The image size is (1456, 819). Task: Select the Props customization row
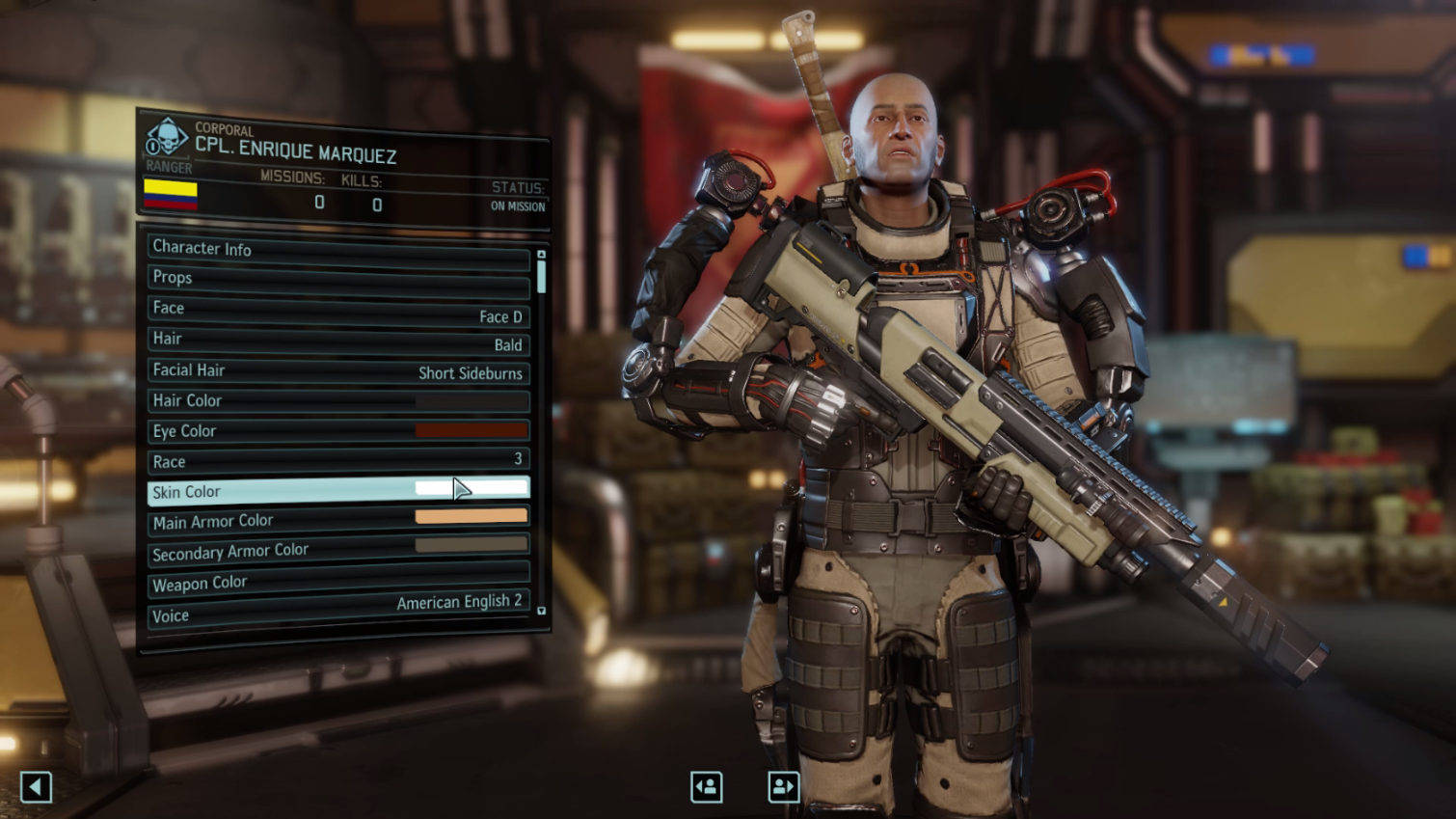click(337, 280)
